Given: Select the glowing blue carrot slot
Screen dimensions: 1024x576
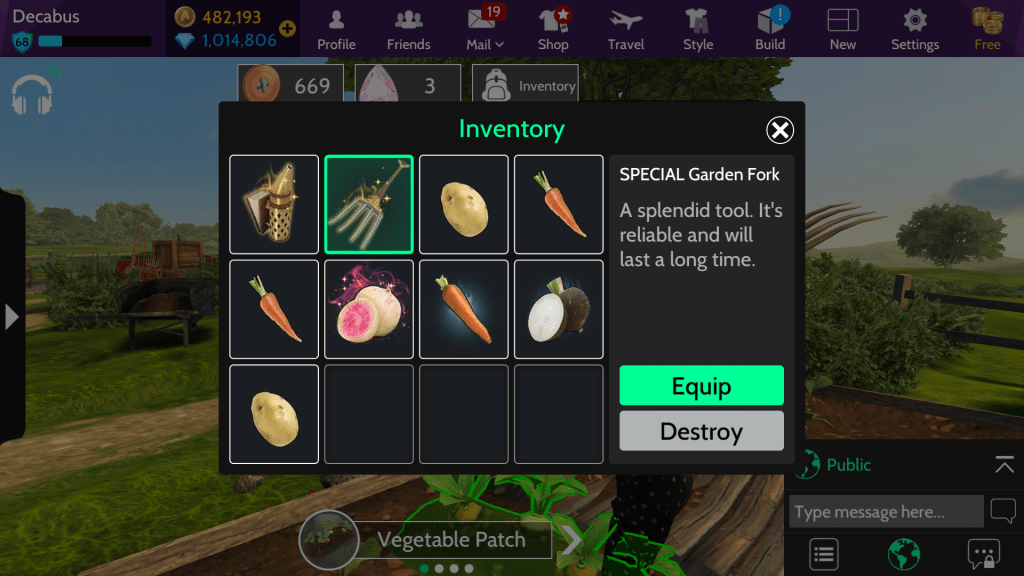Looking at the screenshot, I should [x=464, y=309].
